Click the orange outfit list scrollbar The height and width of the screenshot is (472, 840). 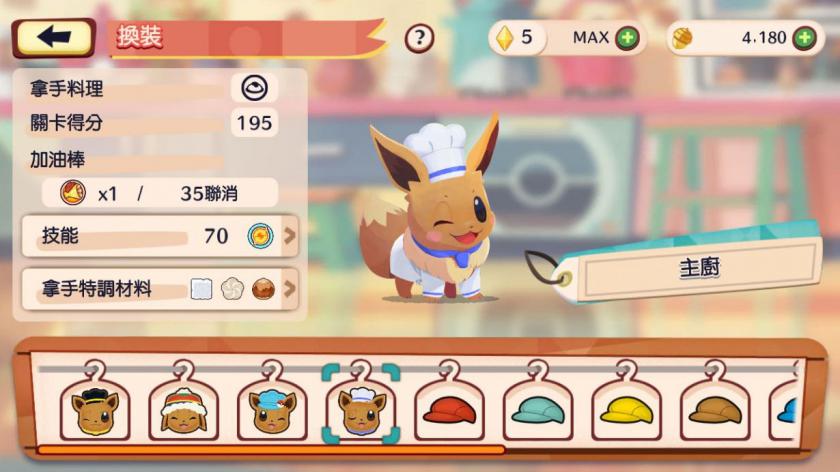[x=270, y=450]
